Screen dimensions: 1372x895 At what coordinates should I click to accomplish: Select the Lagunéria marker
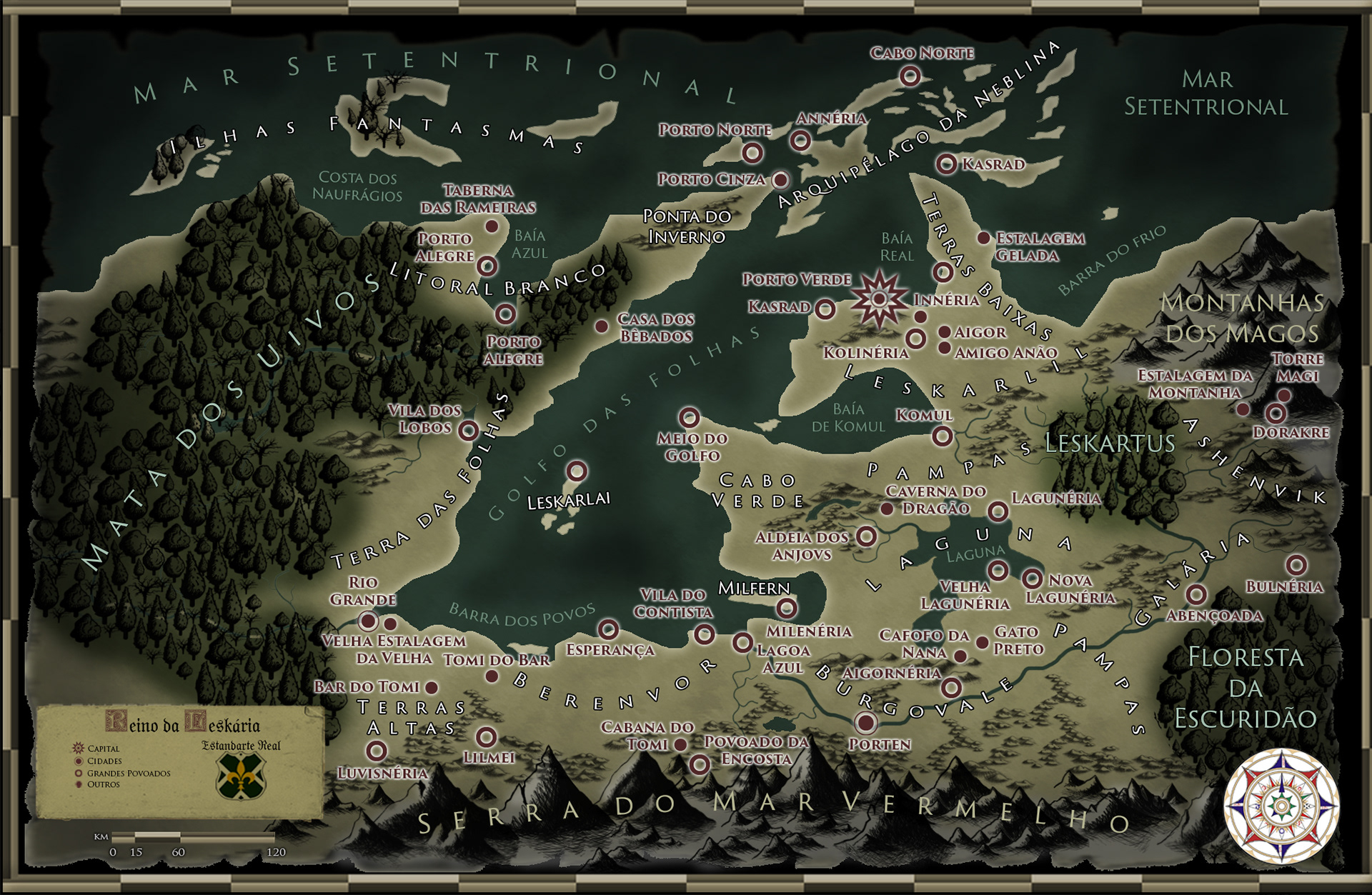(x=998, y=511)
